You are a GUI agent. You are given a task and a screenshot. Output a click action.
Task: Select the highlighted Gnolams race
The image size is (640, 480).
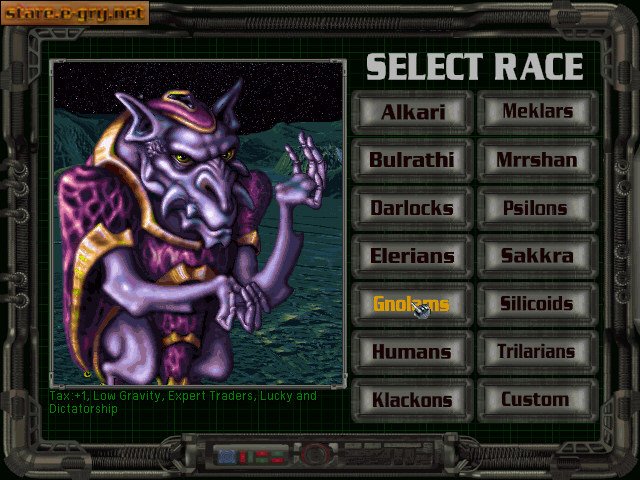click(x=411, y=304)
